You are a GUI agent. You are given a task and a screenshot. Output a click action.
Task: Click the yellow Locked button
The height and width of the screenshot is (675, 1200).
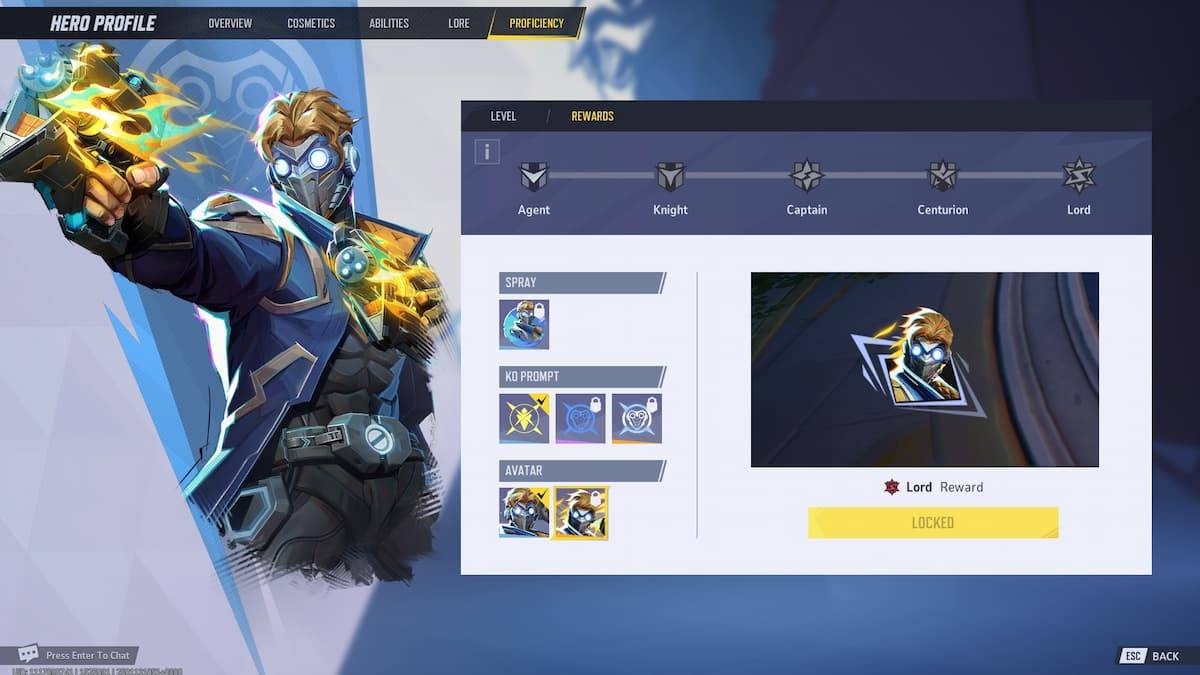coord(932,522)
